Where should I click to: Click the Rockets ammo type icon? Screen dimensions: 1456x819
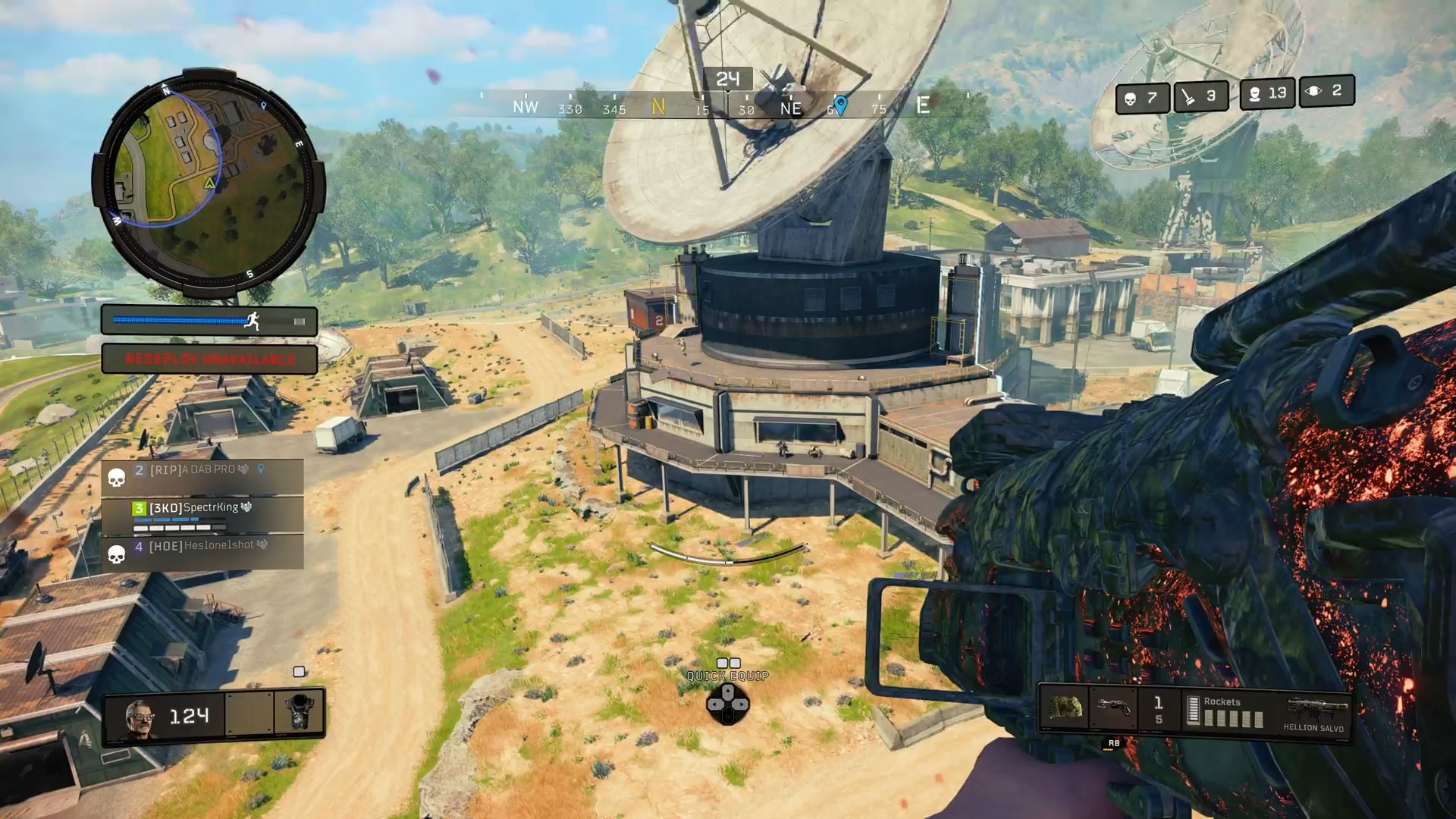point(1193,711)
